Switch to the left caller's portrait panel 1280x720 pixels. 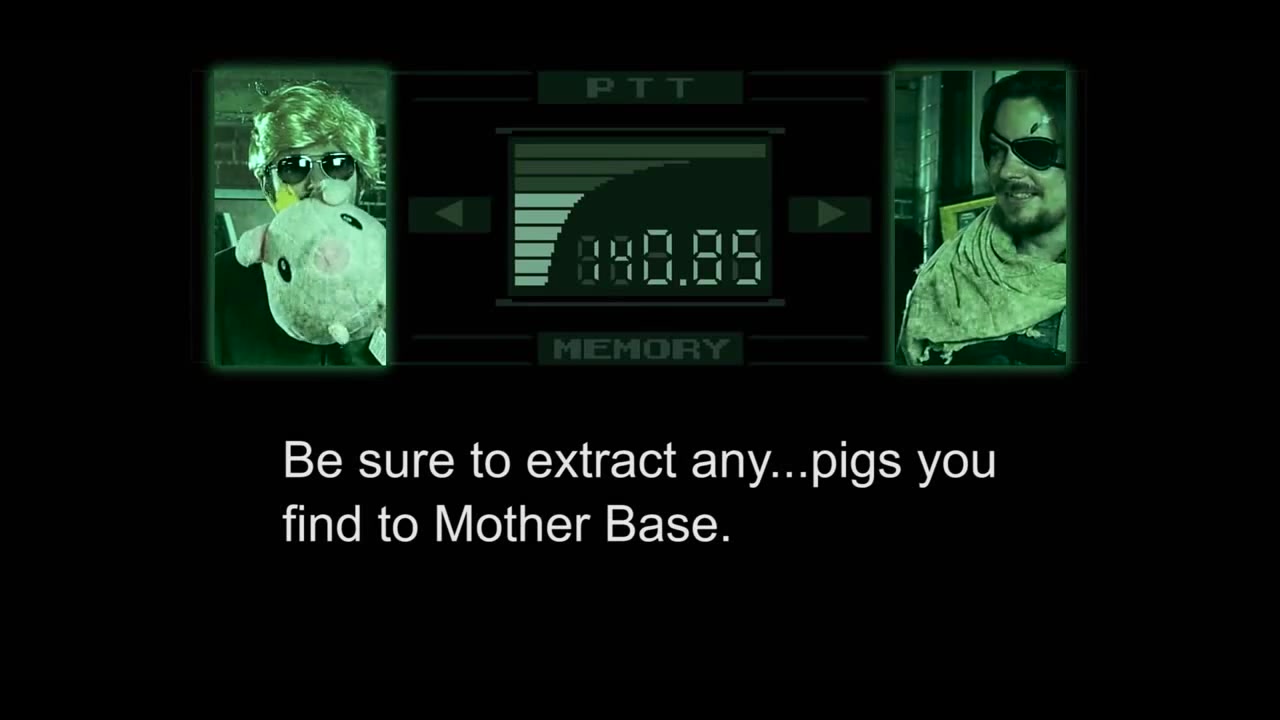click(298, 216)
